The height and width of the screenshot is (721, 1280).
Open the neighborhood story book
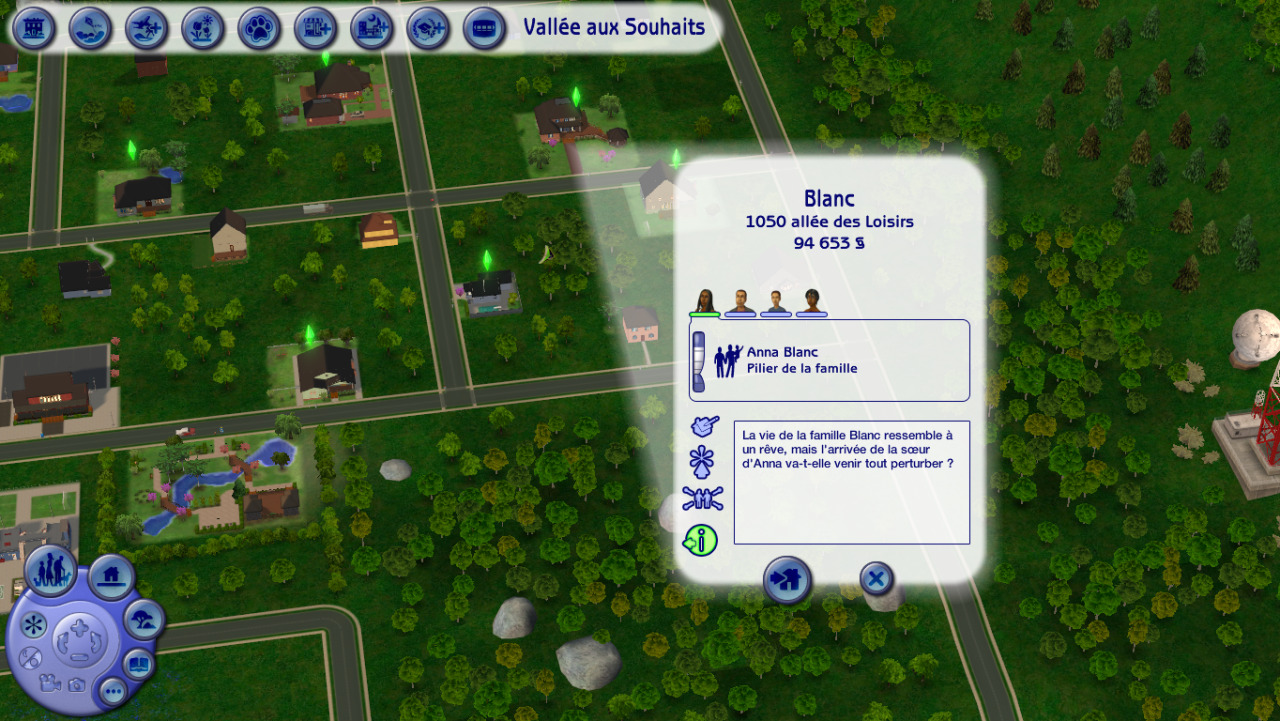pos(140,664)
